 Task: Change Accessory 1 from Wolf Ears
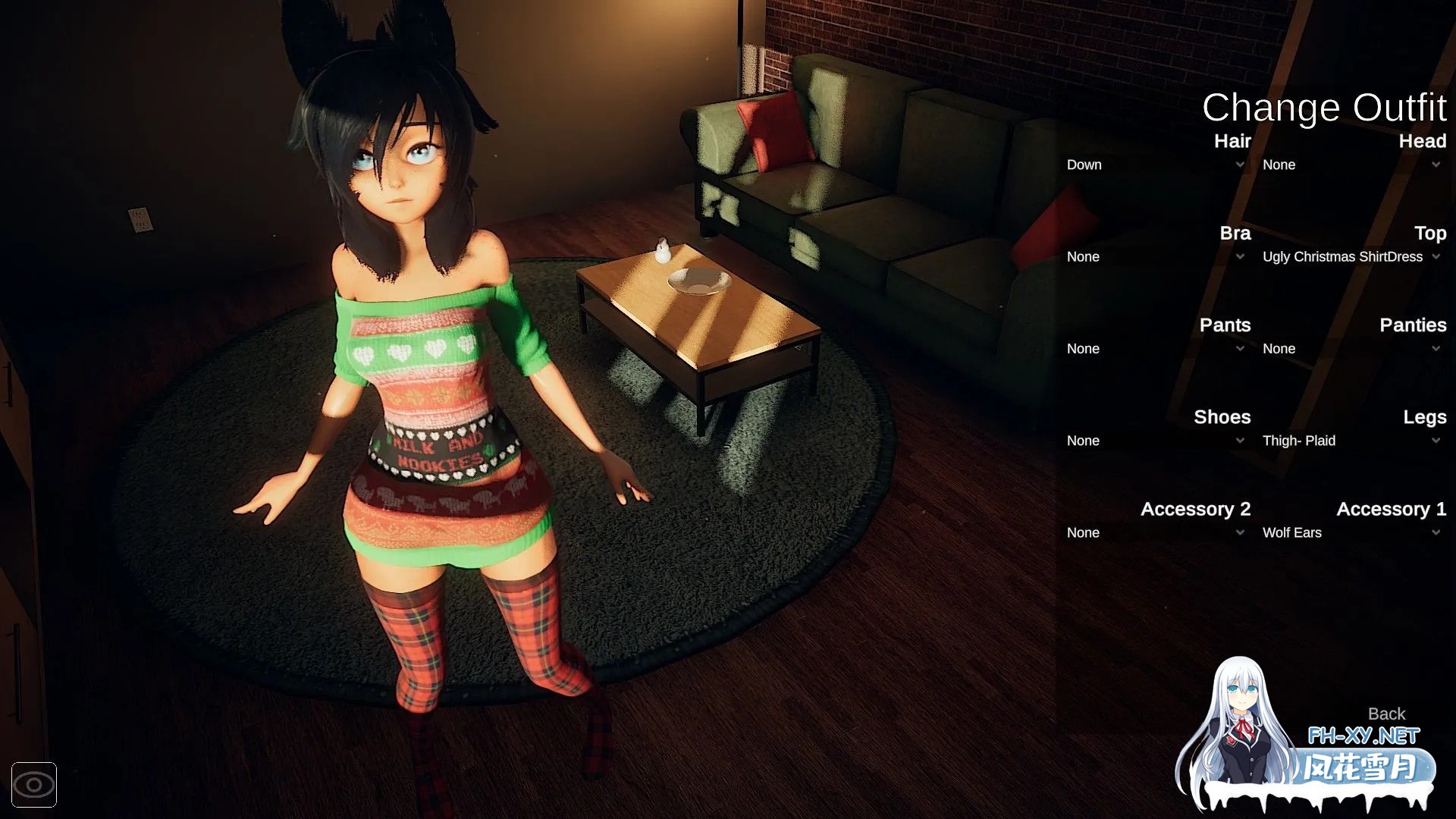(1351, 533)
